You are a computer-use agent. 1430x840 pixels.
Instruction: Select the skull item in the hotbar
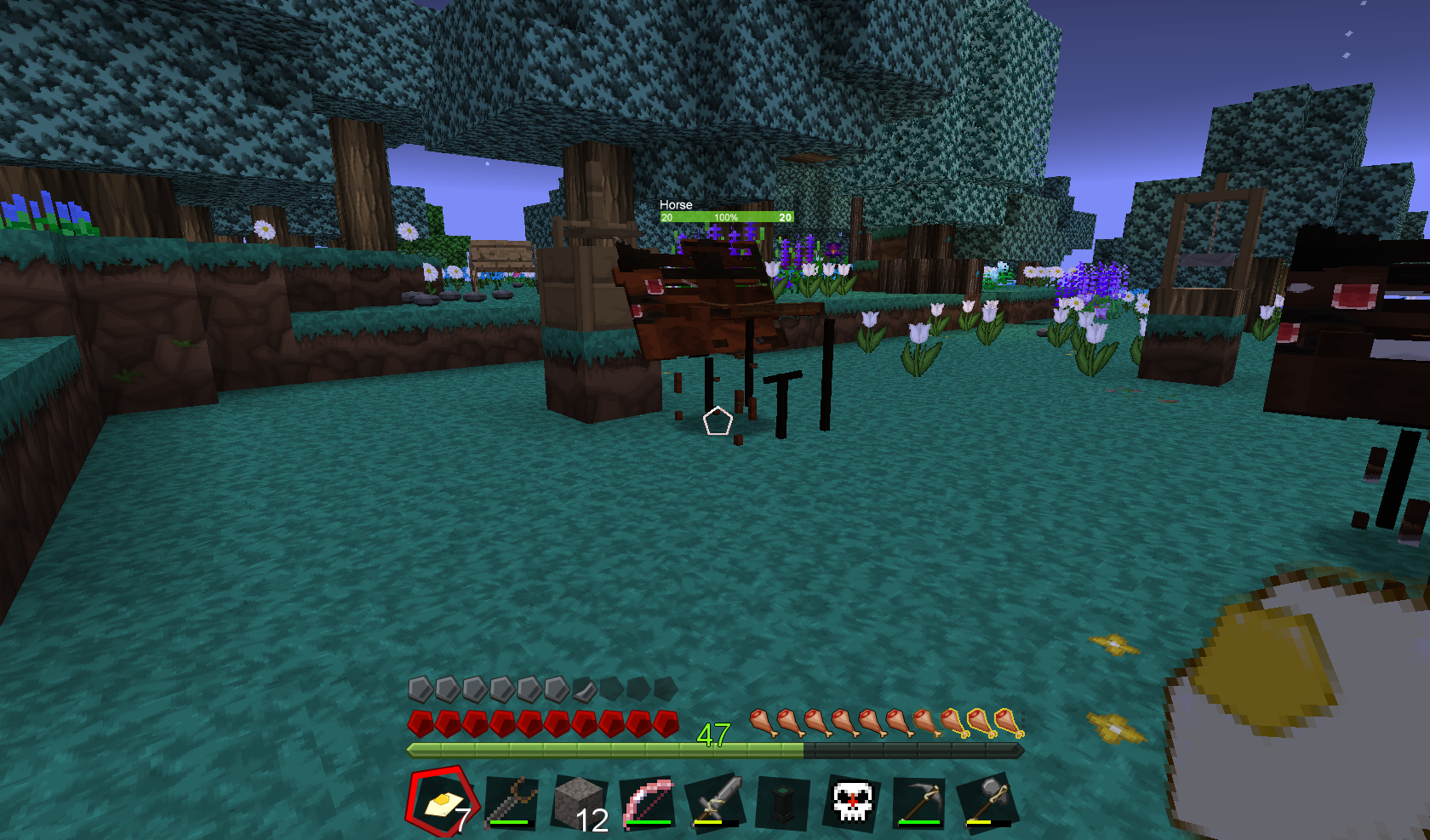853,800
